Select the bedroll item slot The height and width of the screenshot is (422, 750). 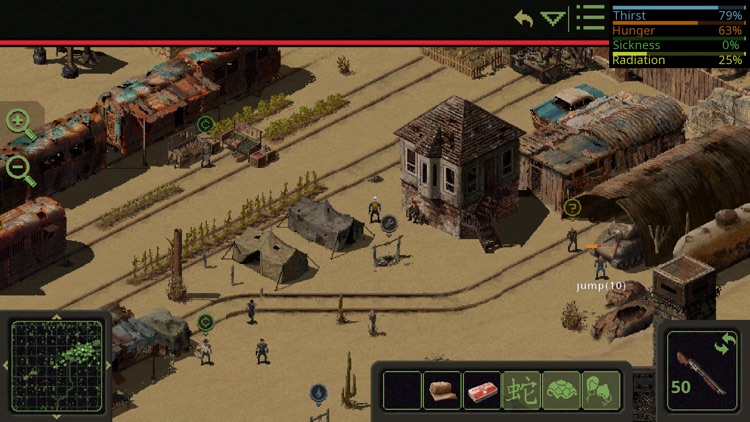pos(442,390)
